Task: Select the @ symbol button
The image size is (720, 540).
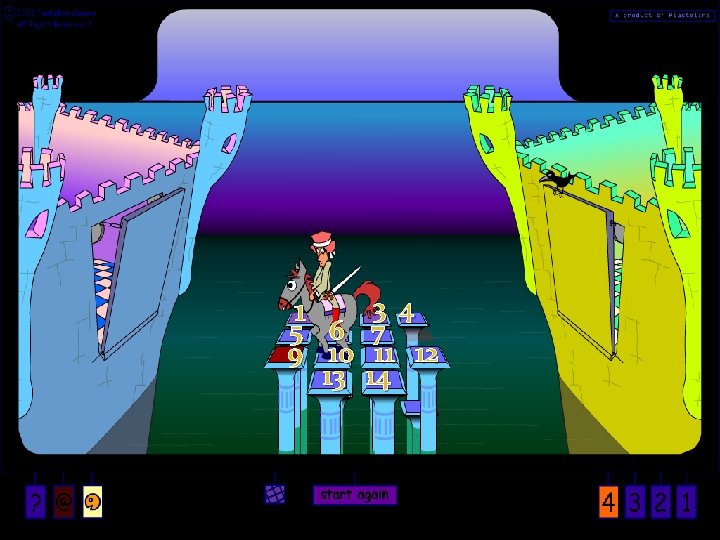Action: 64,503
